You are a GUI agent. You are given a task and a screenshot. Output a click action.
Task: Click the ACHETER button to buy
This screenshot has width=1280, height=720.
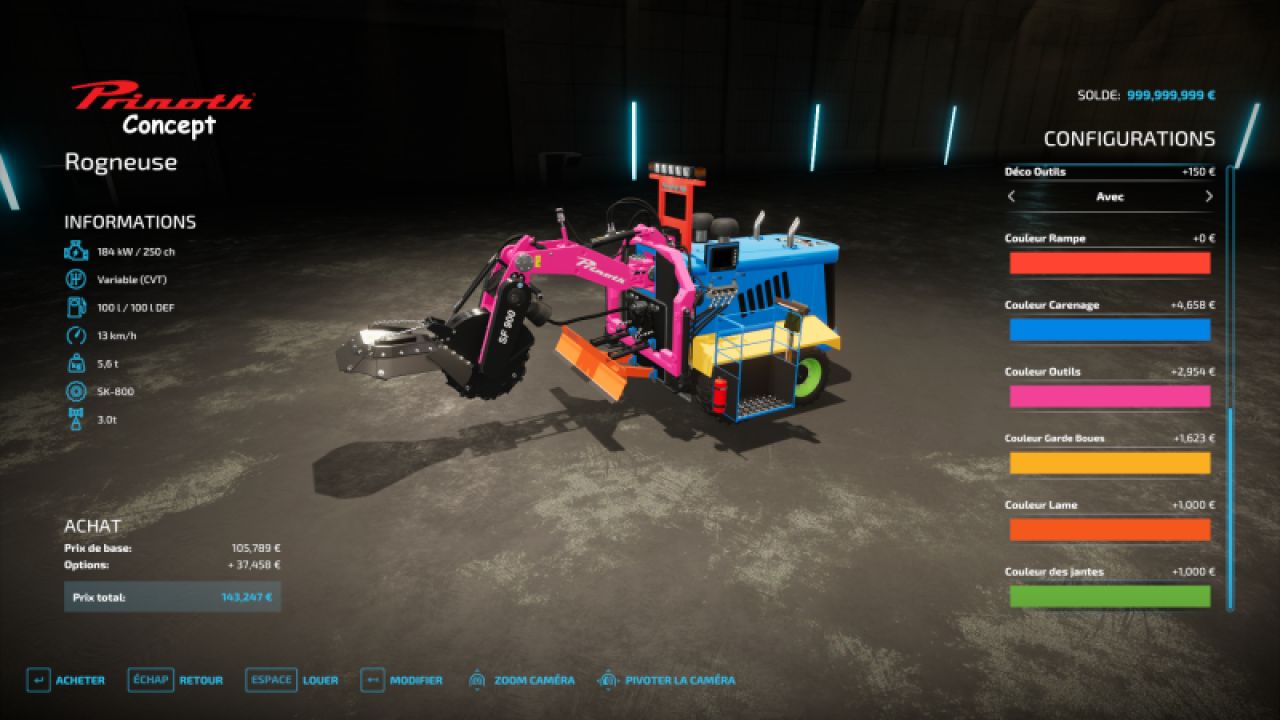tap(78, 679)
